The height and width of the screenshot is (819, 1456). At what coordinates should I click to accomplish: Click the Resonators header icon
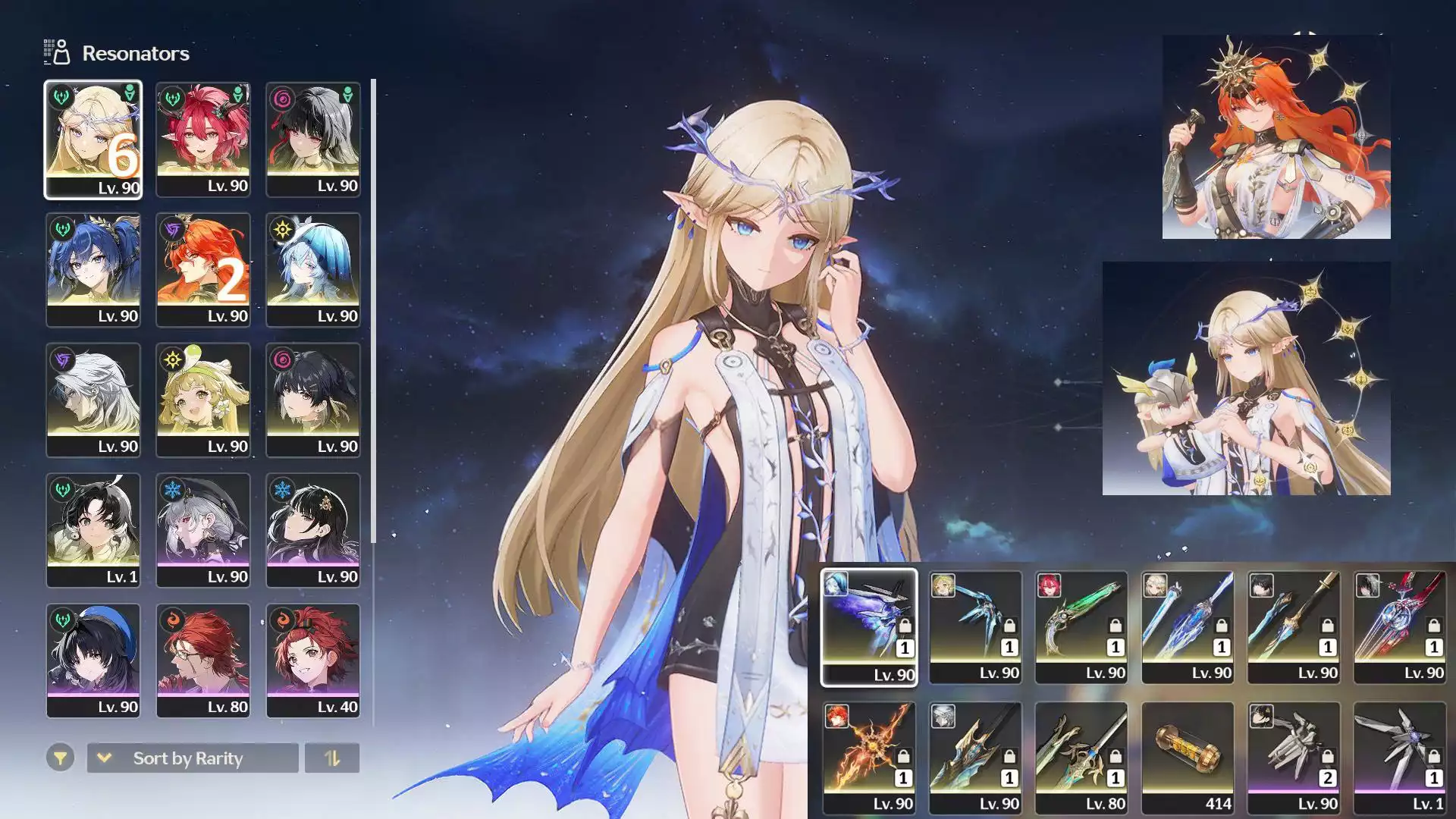(x=57, y=52)
